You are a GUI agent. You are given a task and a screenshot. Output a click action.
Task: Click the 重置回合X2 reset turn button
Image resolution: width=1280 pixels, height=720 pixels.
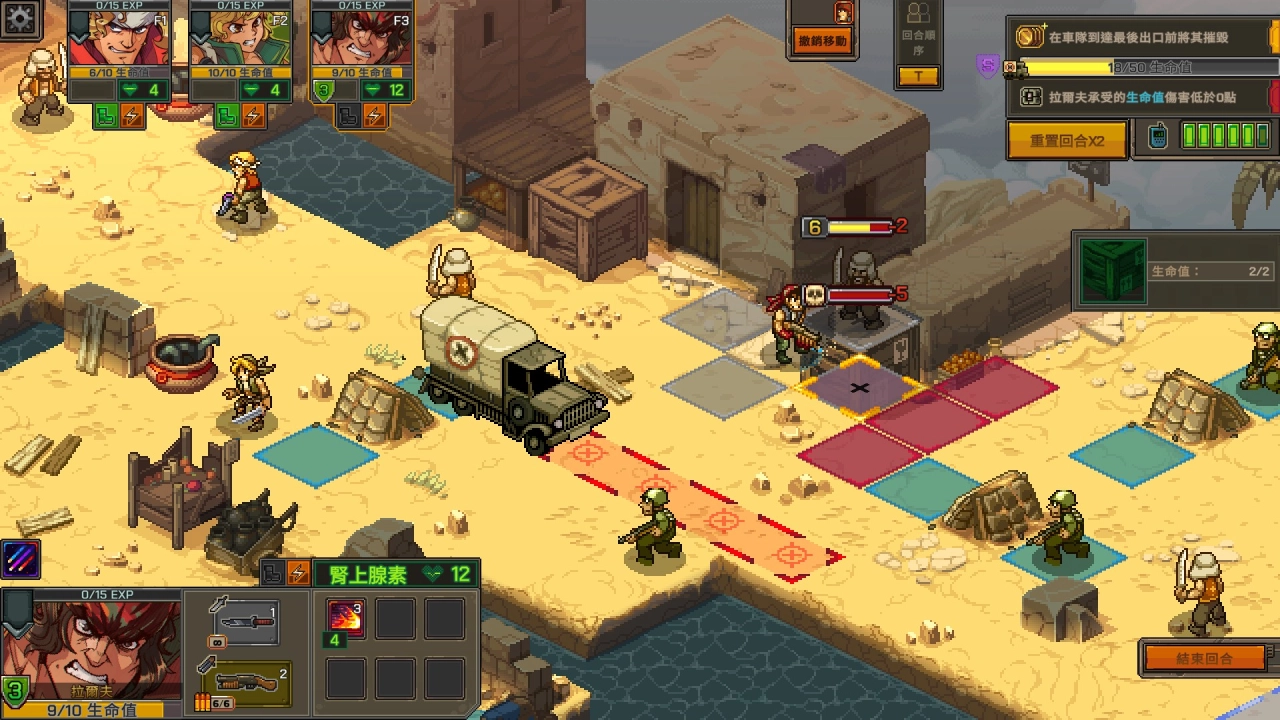[x=1066, y=141]
